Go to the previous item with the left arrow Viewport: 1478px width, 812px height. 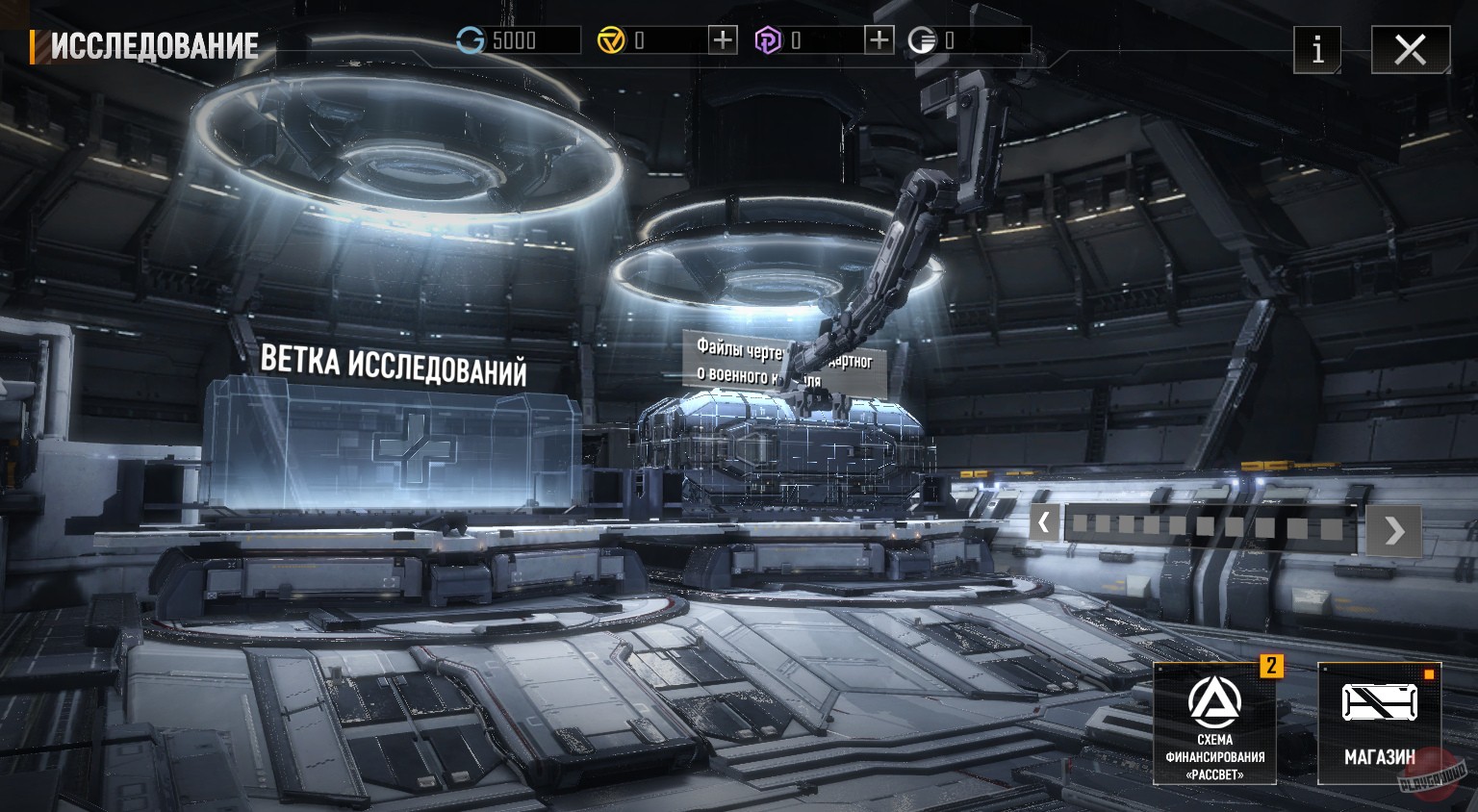(x=1044, y=524)
